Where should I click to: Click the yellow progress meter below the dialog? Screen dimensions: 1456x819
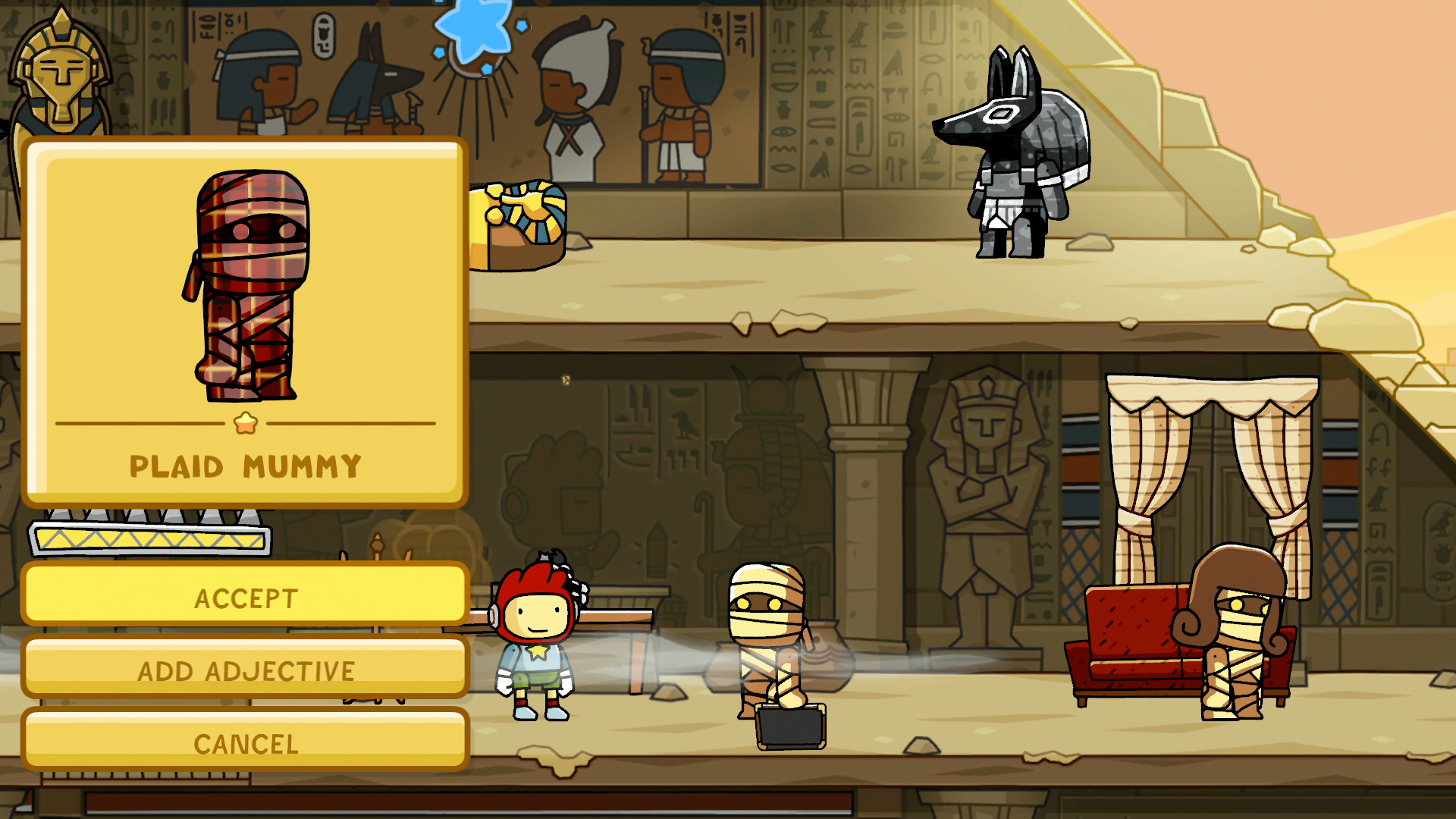point(152,538)
